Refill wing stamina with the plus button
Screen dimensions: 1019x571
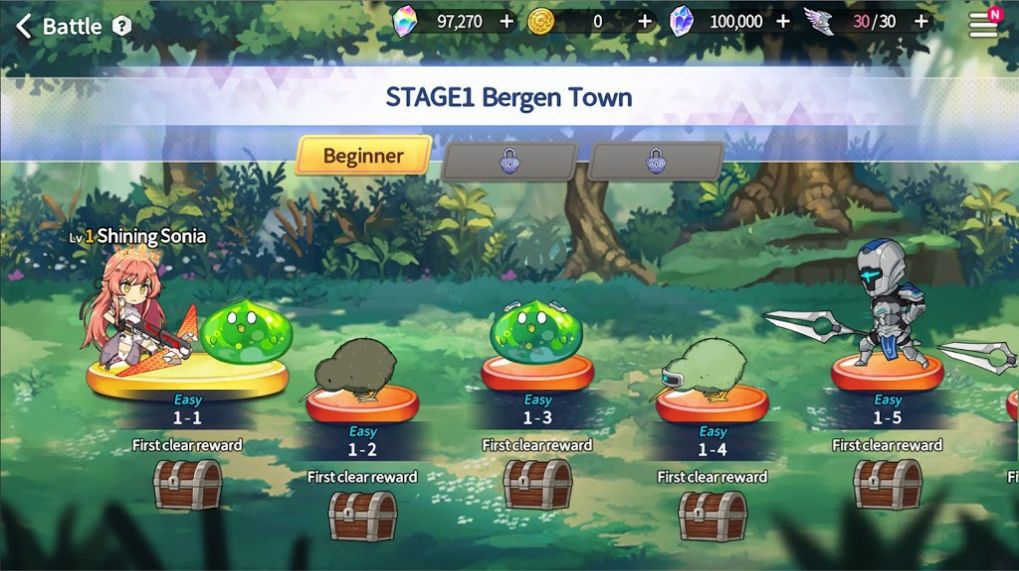point(921,21)
